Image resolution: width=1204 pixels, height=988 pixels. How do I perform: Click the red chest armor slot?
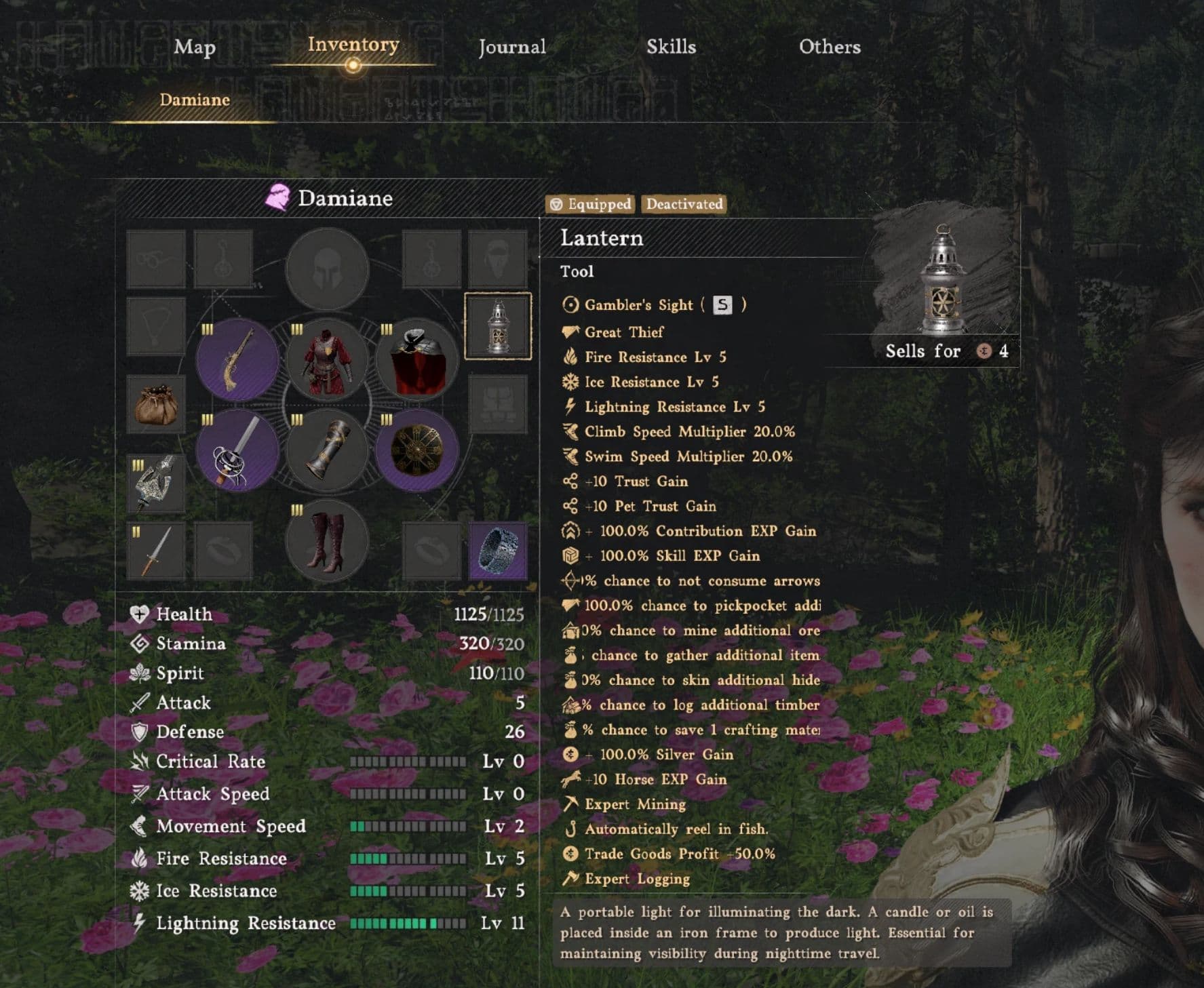tap(327, 359)
